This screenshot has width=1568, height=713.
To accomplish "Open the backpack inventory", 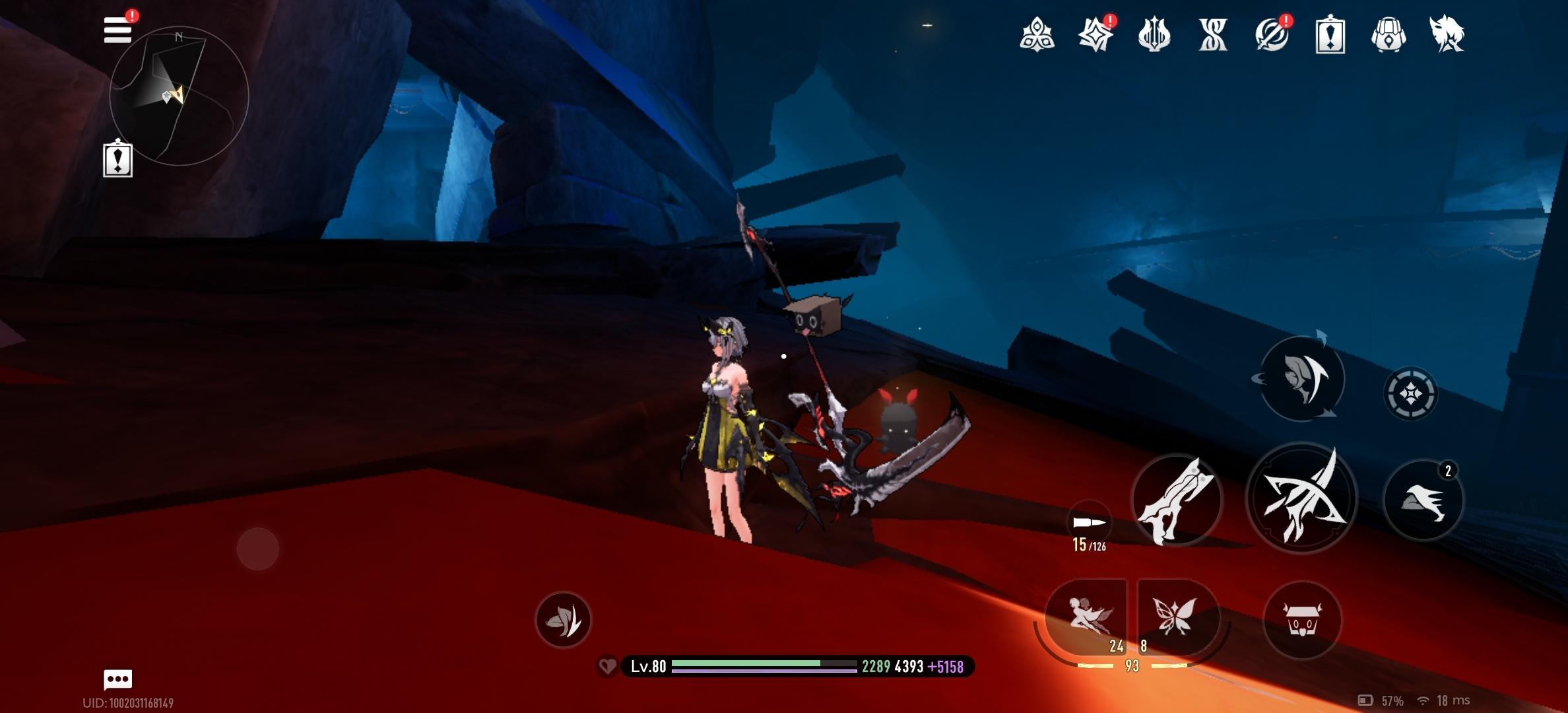I will (1388, 34).
